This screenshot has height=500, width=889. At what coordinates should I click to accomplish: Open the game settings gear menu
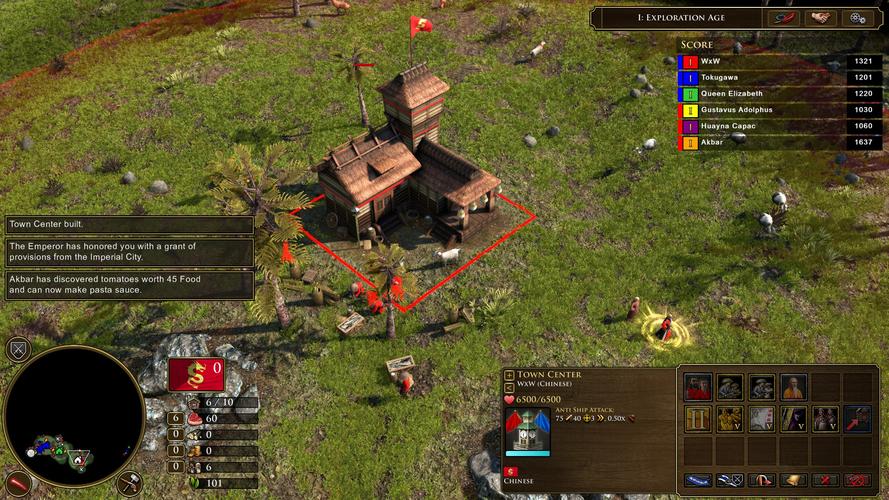[x=857, y=18]
